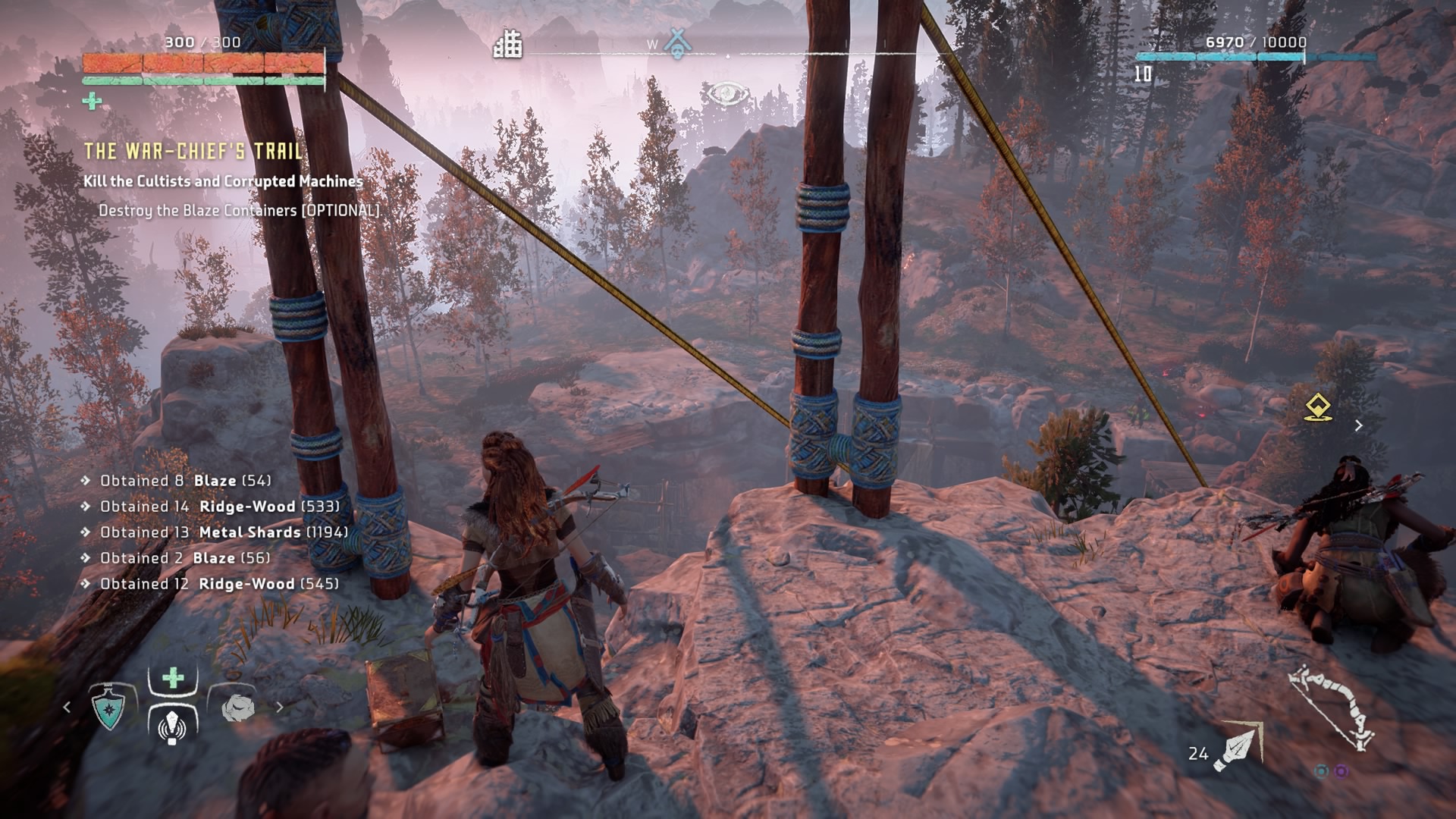
Task: Open The War-Chief's Trail quest tracker
Action: point(193,152)
